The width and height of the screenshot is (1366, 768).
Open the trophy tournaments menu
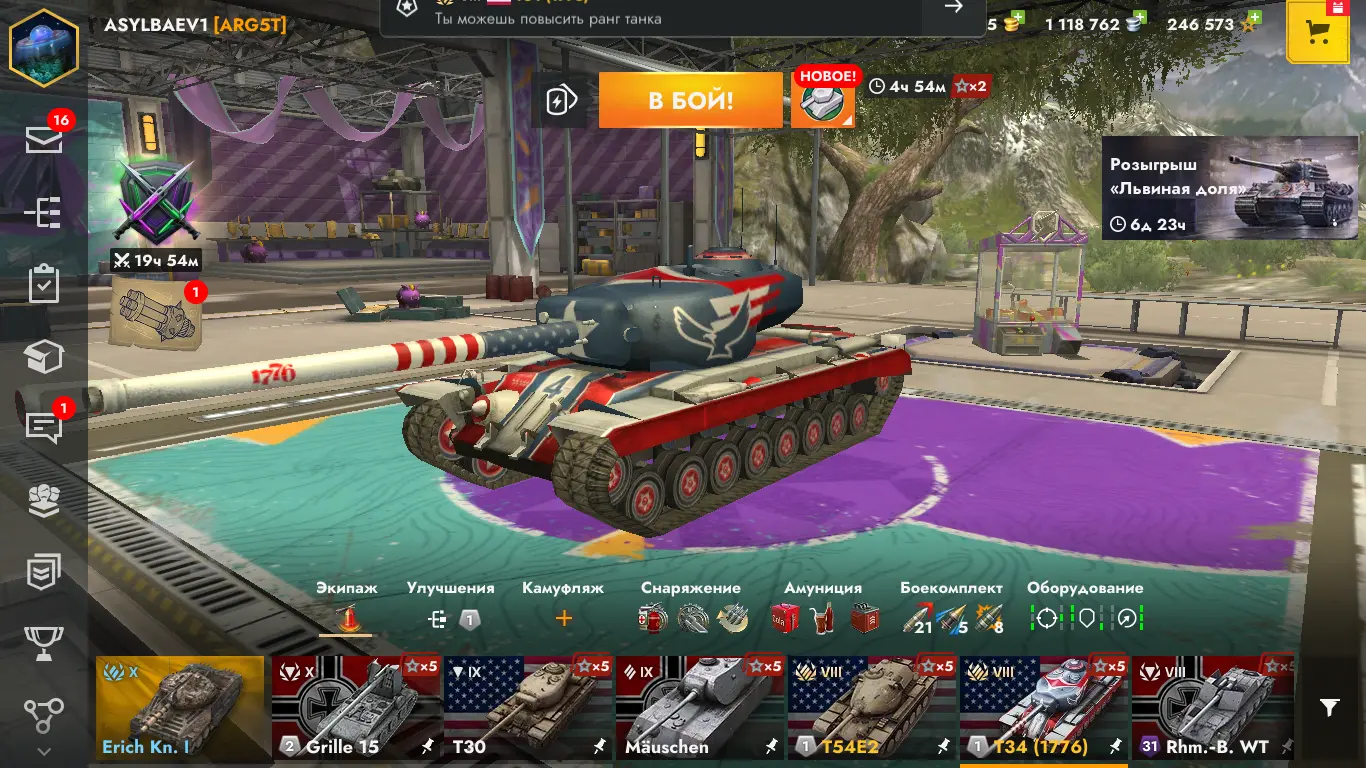(44, 643)
